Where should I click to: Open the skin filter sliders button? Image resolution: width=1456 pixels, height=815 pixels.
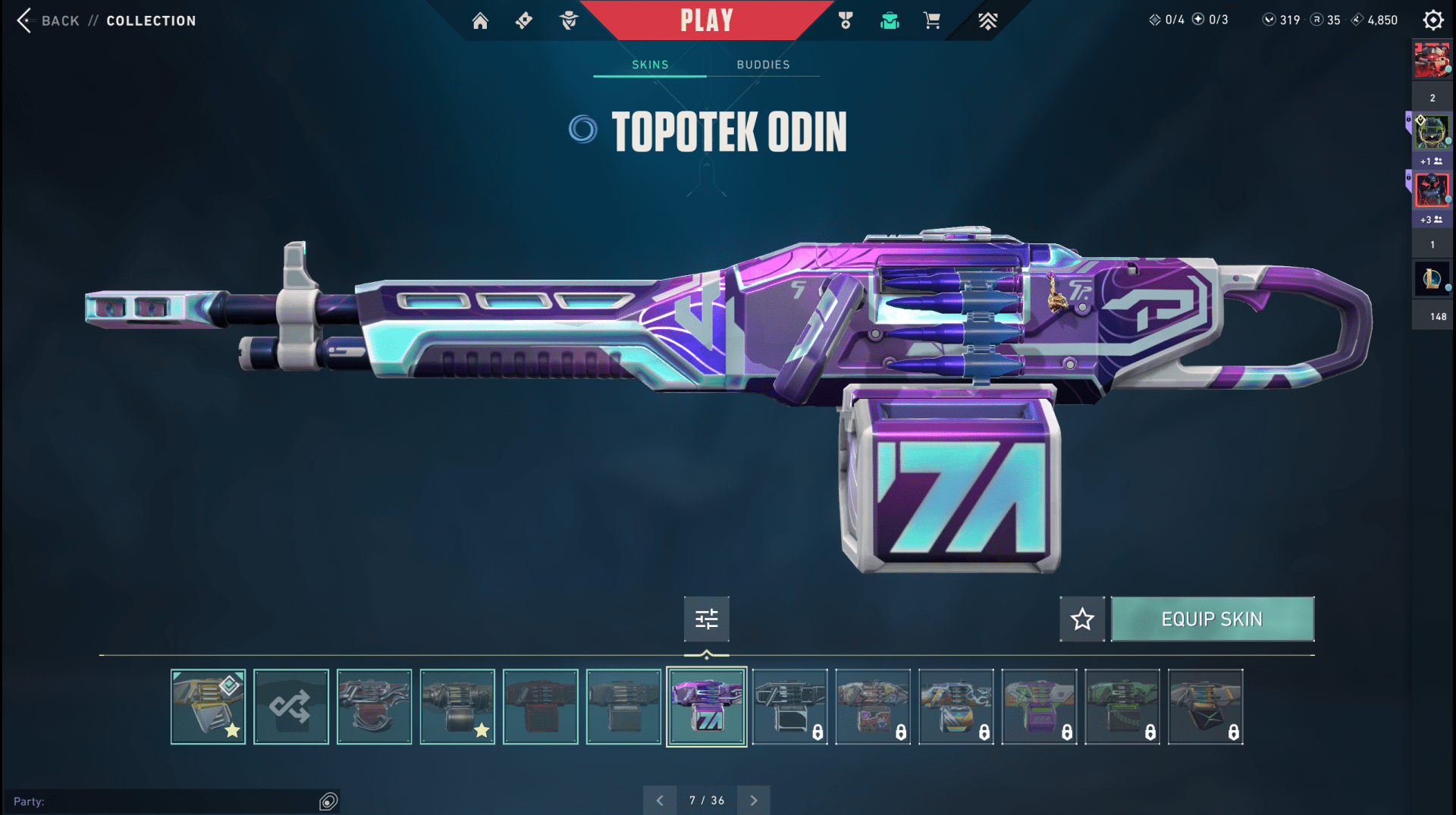pyautogui.click(x=706, y=619)
